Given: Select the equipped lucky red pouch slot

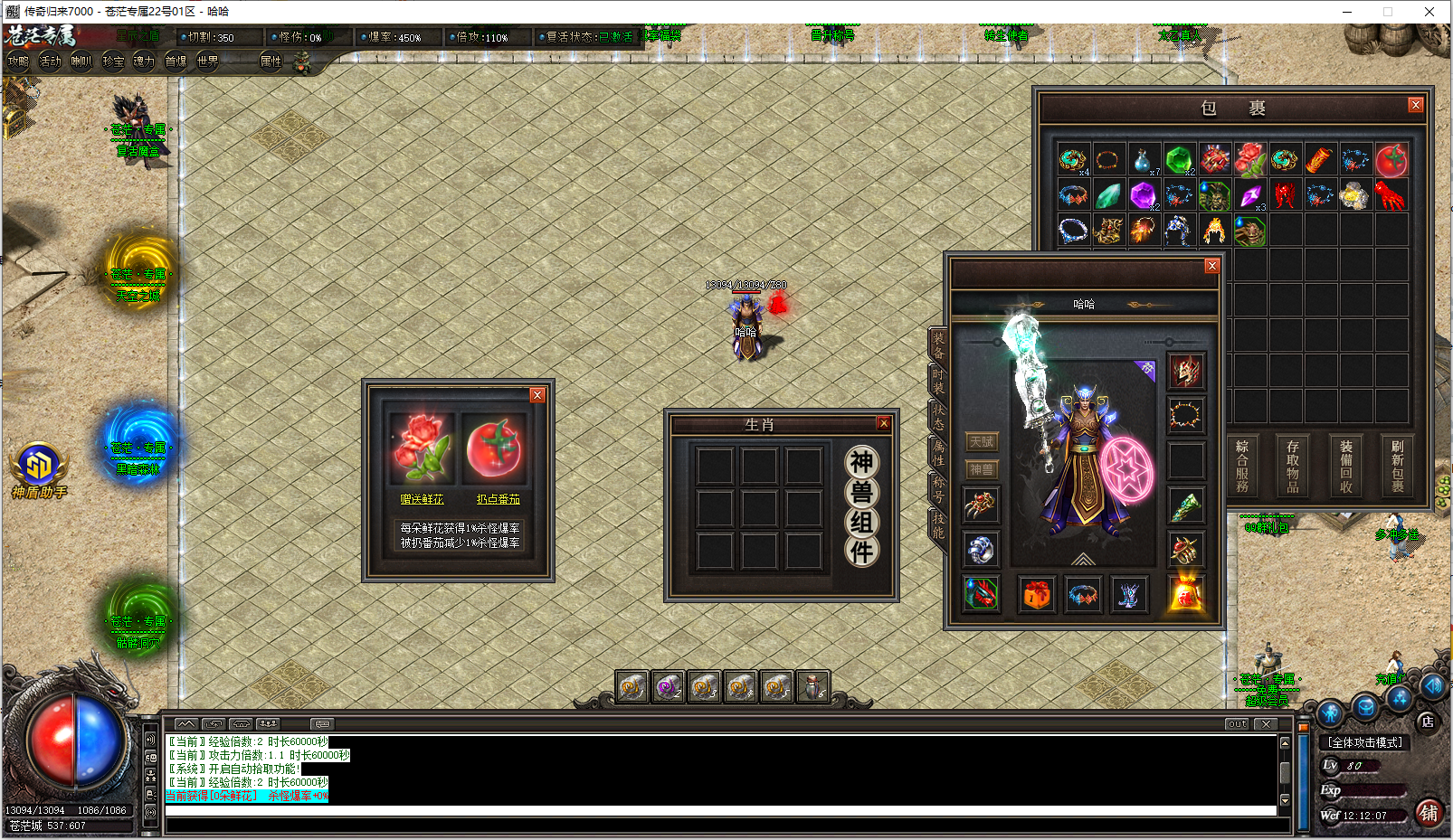Looking at the screenshot, I should pos(1186,594).
